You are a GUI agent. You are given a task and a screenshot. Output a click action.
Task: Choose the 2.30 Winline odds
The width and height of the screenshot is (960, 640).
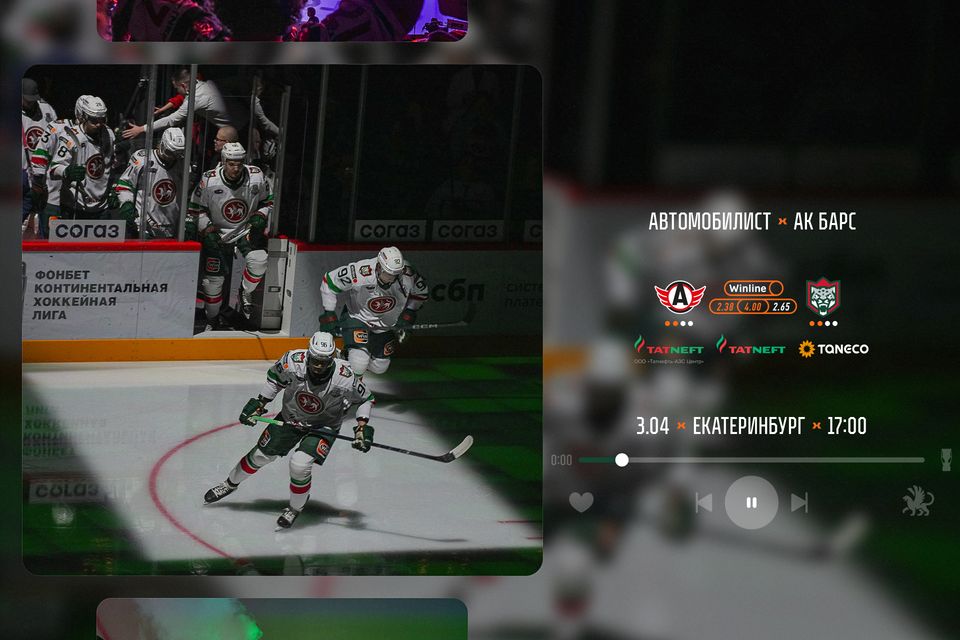726,306
